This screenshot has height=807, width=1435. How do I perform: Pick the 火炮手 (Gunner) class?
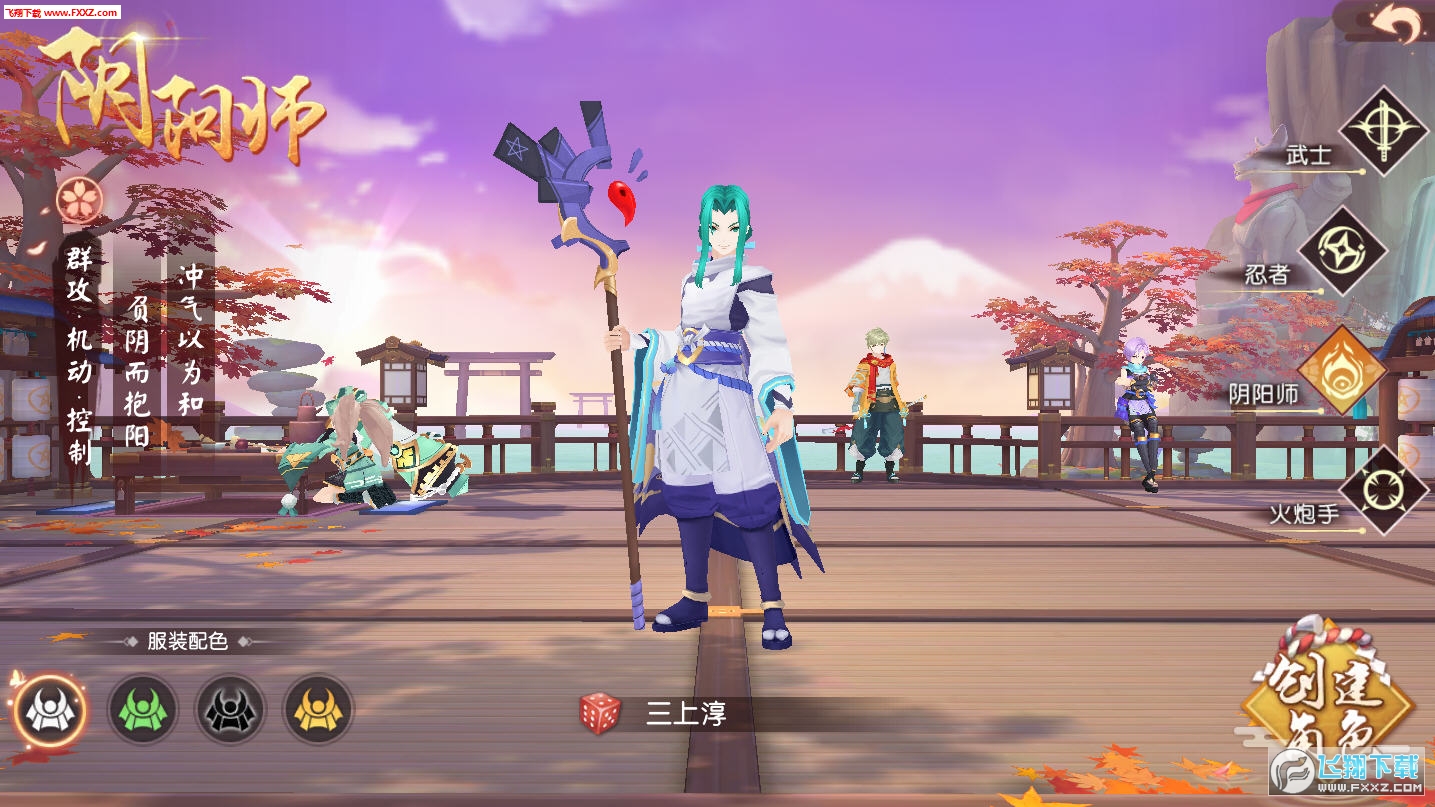tap(1383, 490)
